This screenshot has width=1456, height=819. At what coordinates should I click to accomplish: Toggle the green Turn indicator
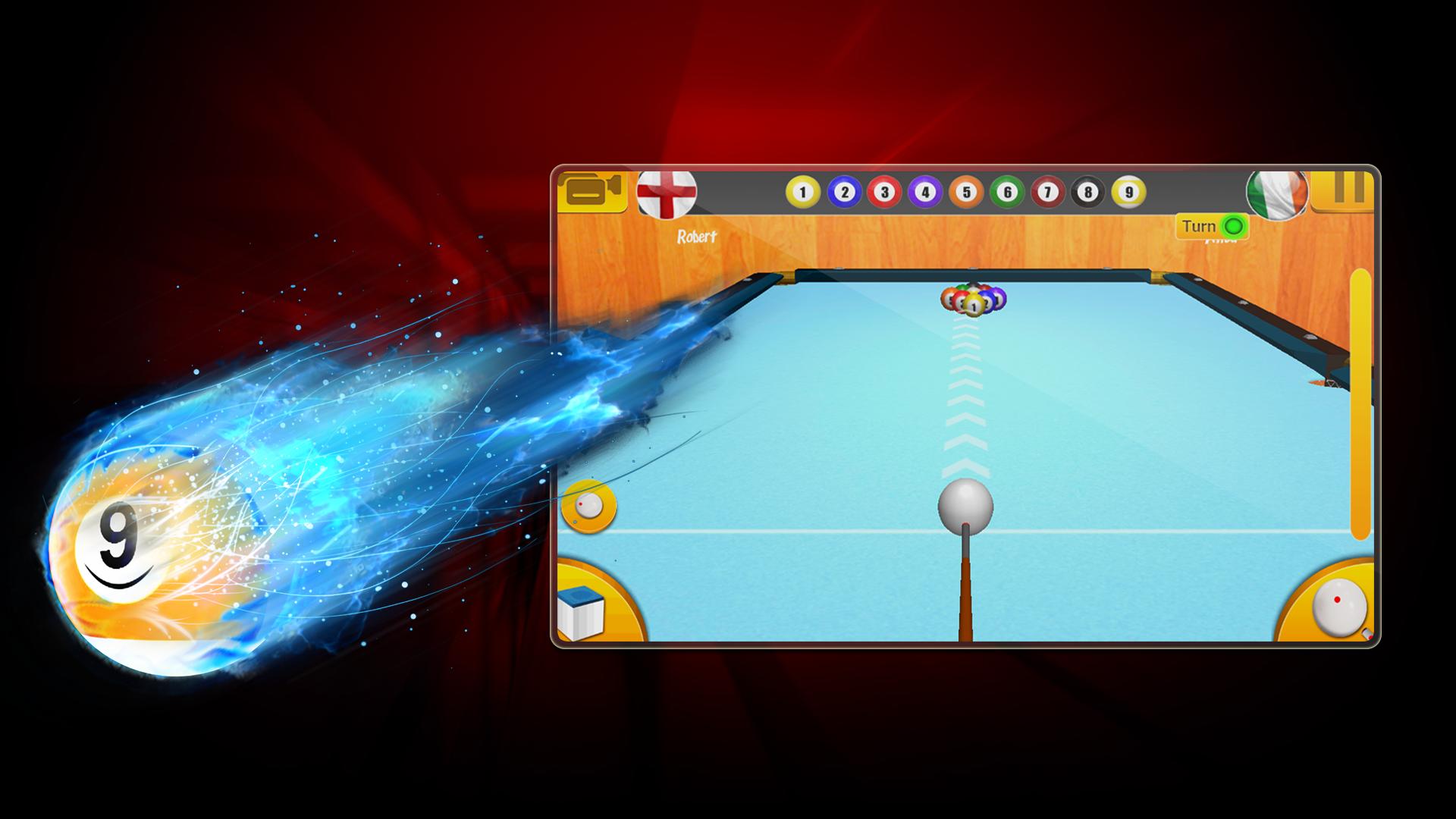click(x=1235, y=224)
